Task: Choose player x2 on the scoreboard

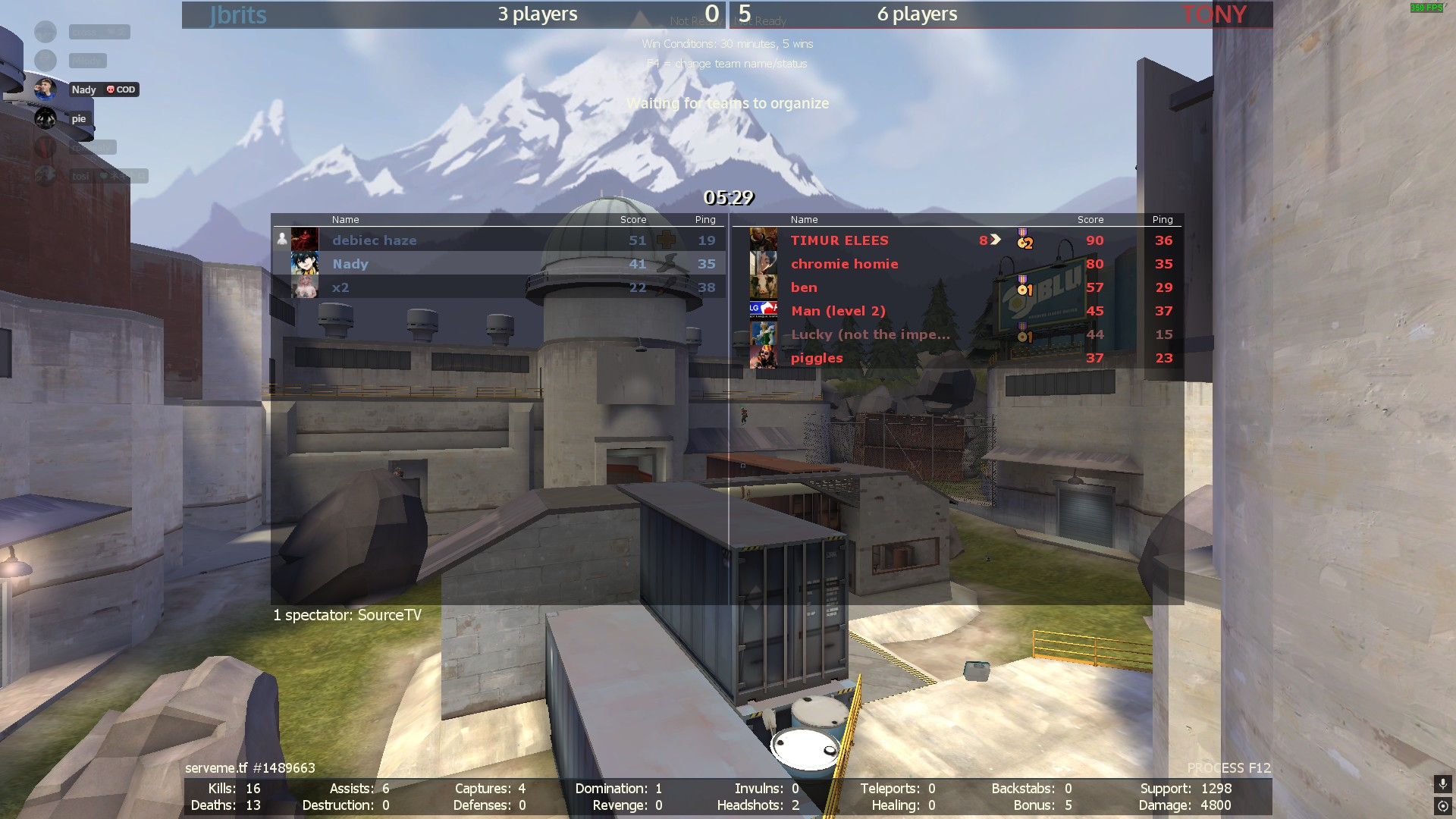Action: click(x=340, y=287)
